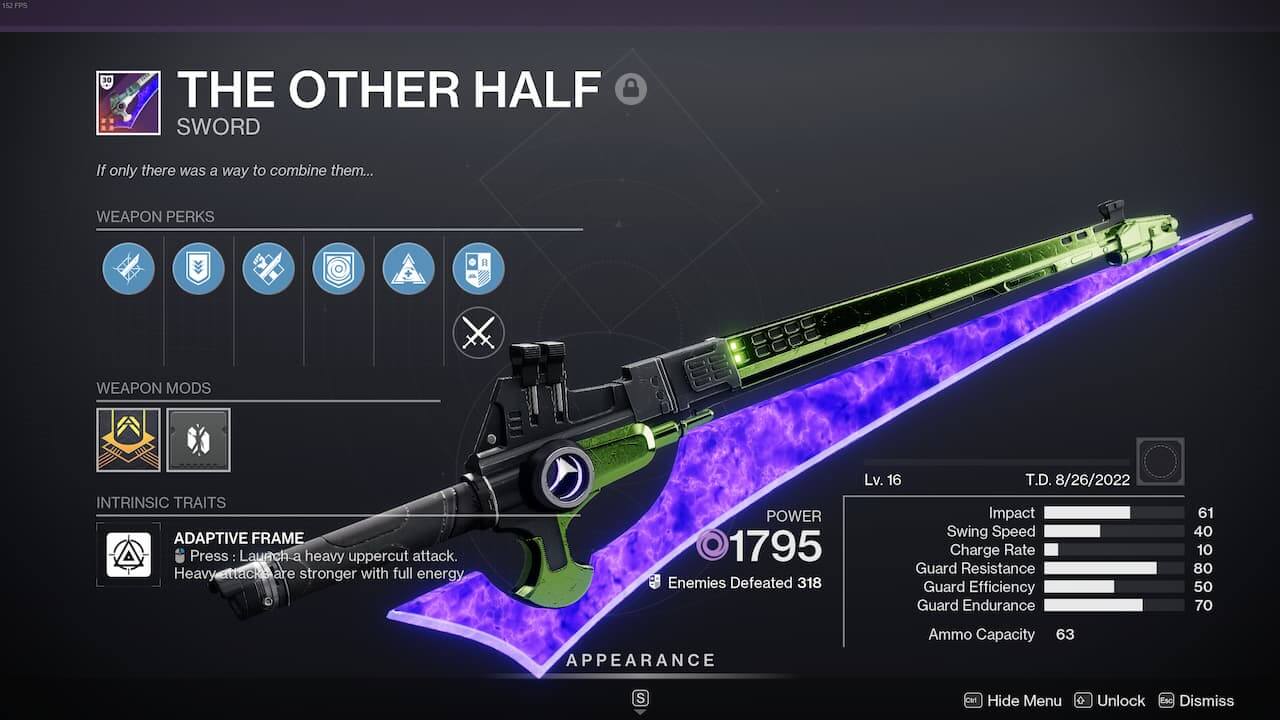Select the circular shield guard perk
The image size is (1280, 720).
pyautogui.click(x=338, y=268)
